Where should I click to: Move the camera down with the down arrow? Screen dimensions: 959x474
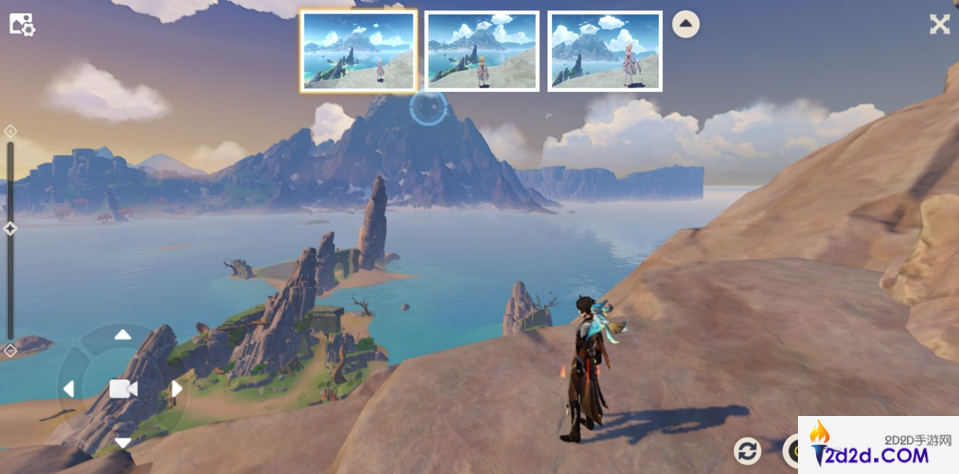122,442
